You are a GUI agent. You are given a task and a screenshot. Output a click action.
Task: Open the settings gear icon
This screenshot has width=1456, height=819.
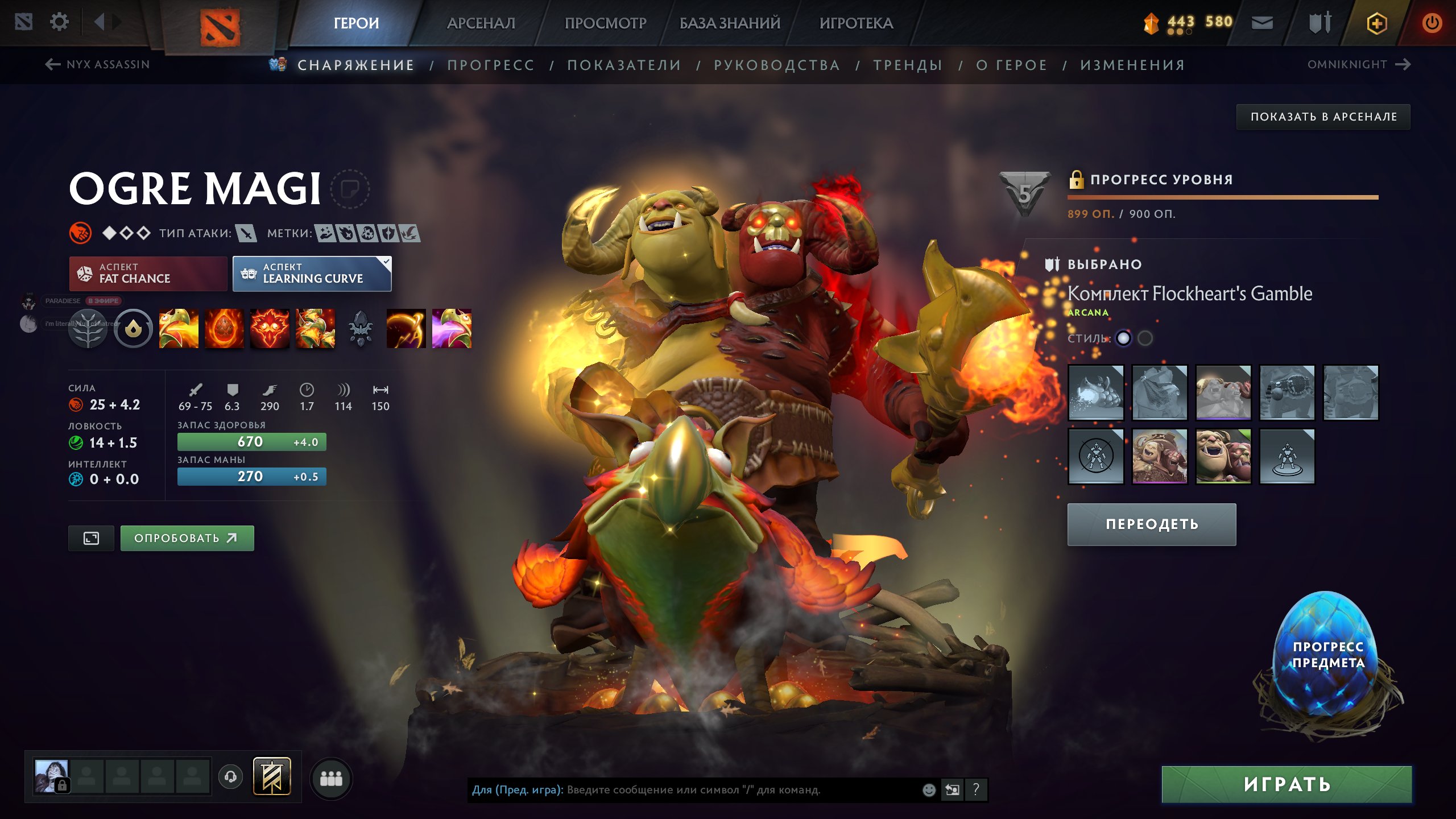pos(59,22)
